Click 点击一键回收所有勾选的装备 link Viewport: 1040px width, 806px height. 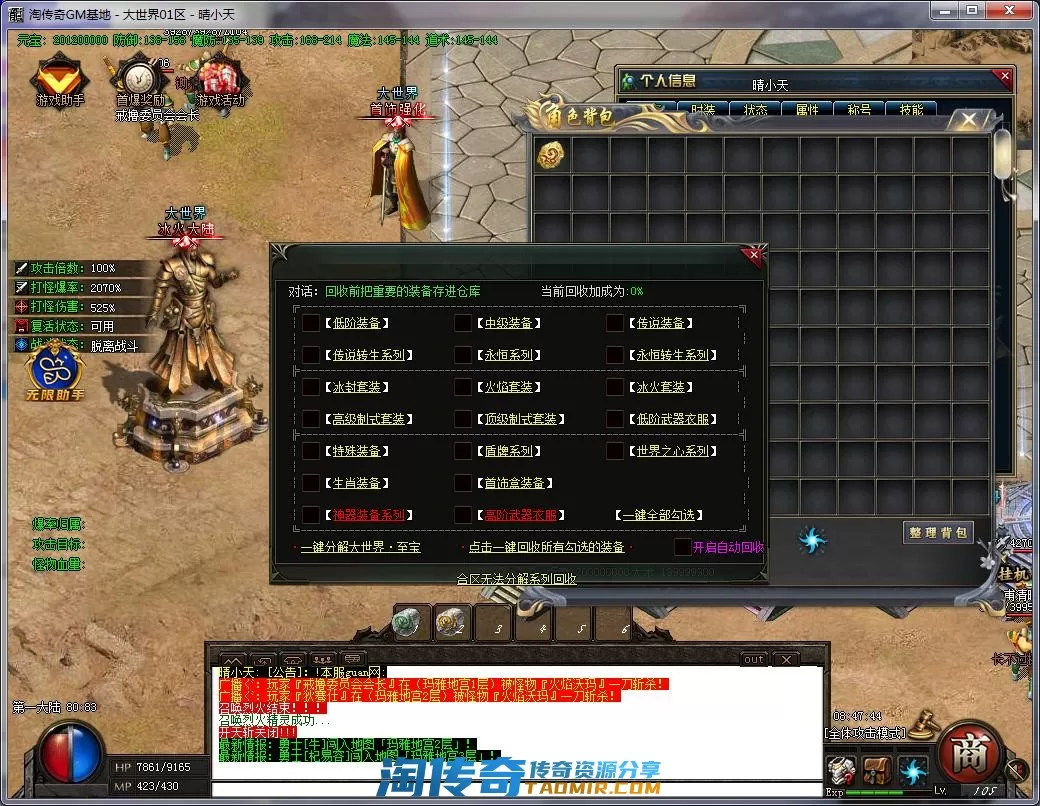[546, 547]
